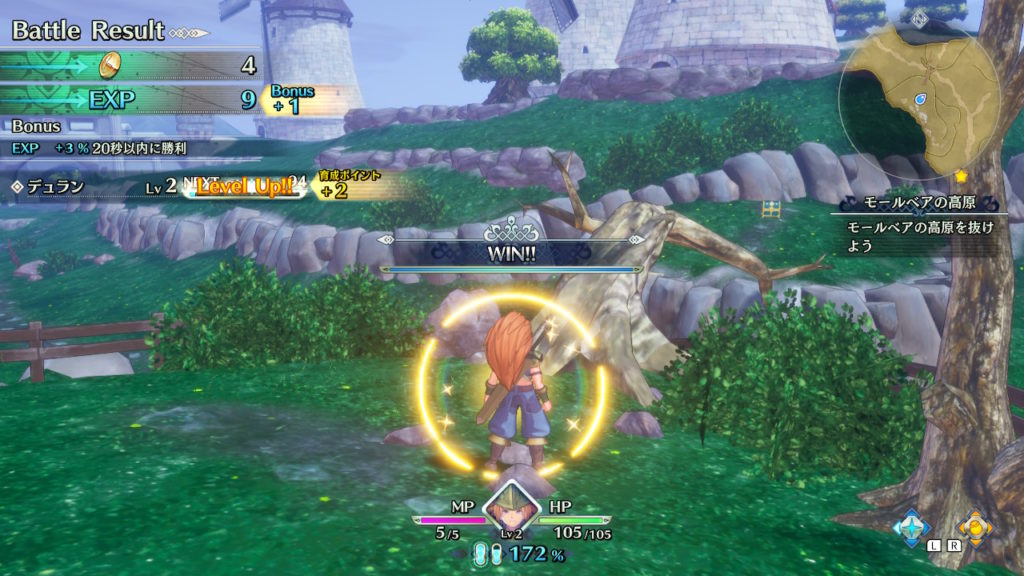Open the orange item shortcut ring

[x=975, y=526]
